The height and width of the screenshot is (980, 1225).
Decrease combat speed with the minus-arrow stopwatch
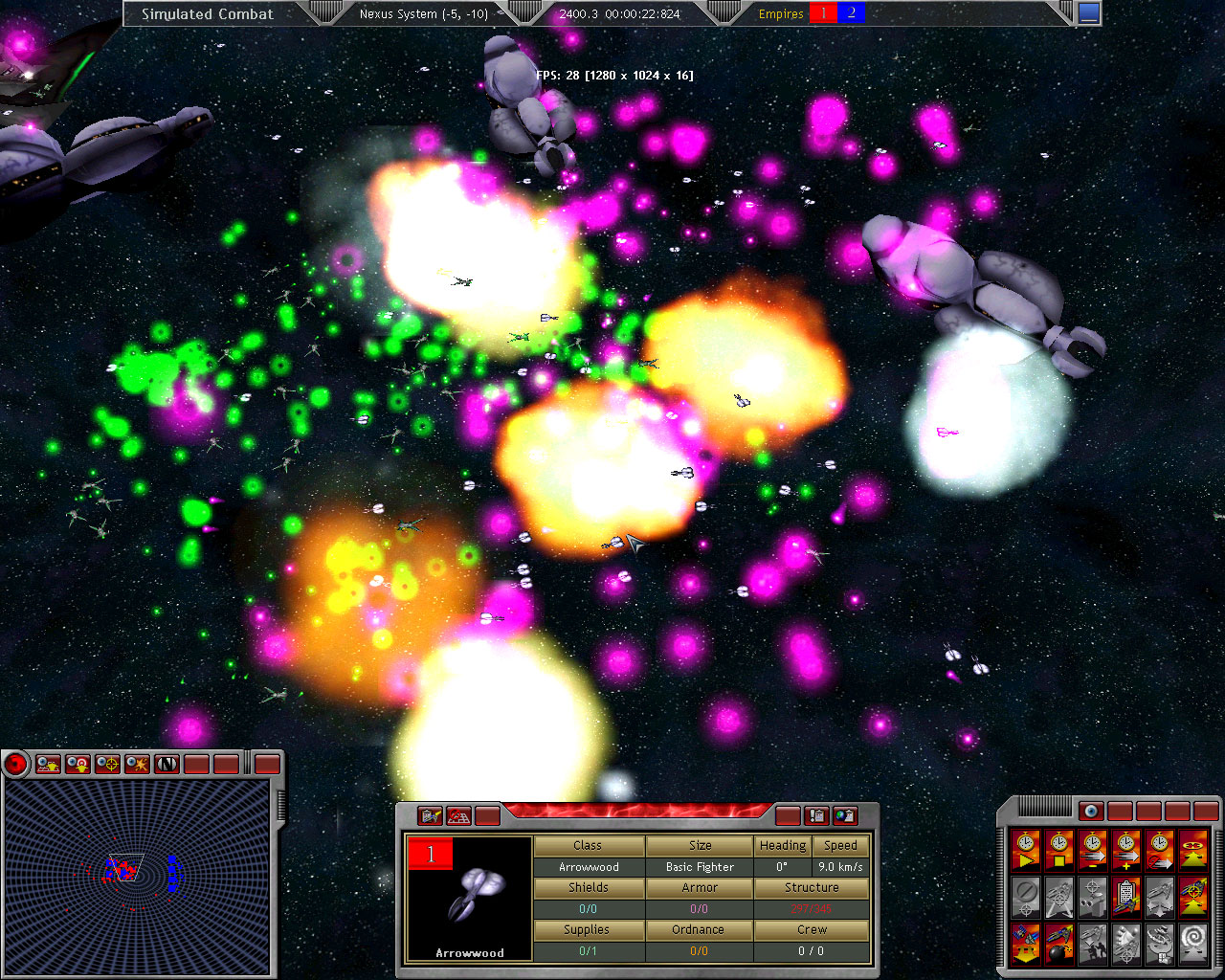tap(1092, 849)
